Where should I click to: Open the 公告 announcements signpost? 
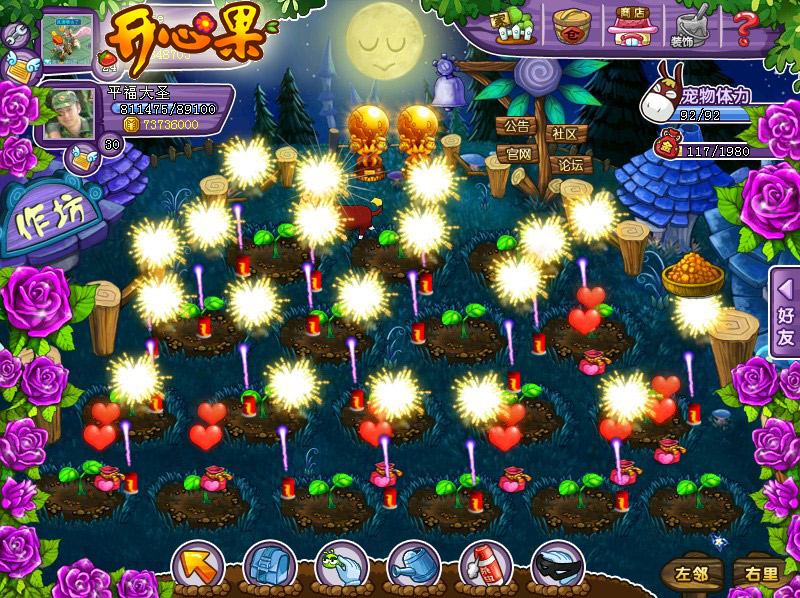[x=517, y=128]
